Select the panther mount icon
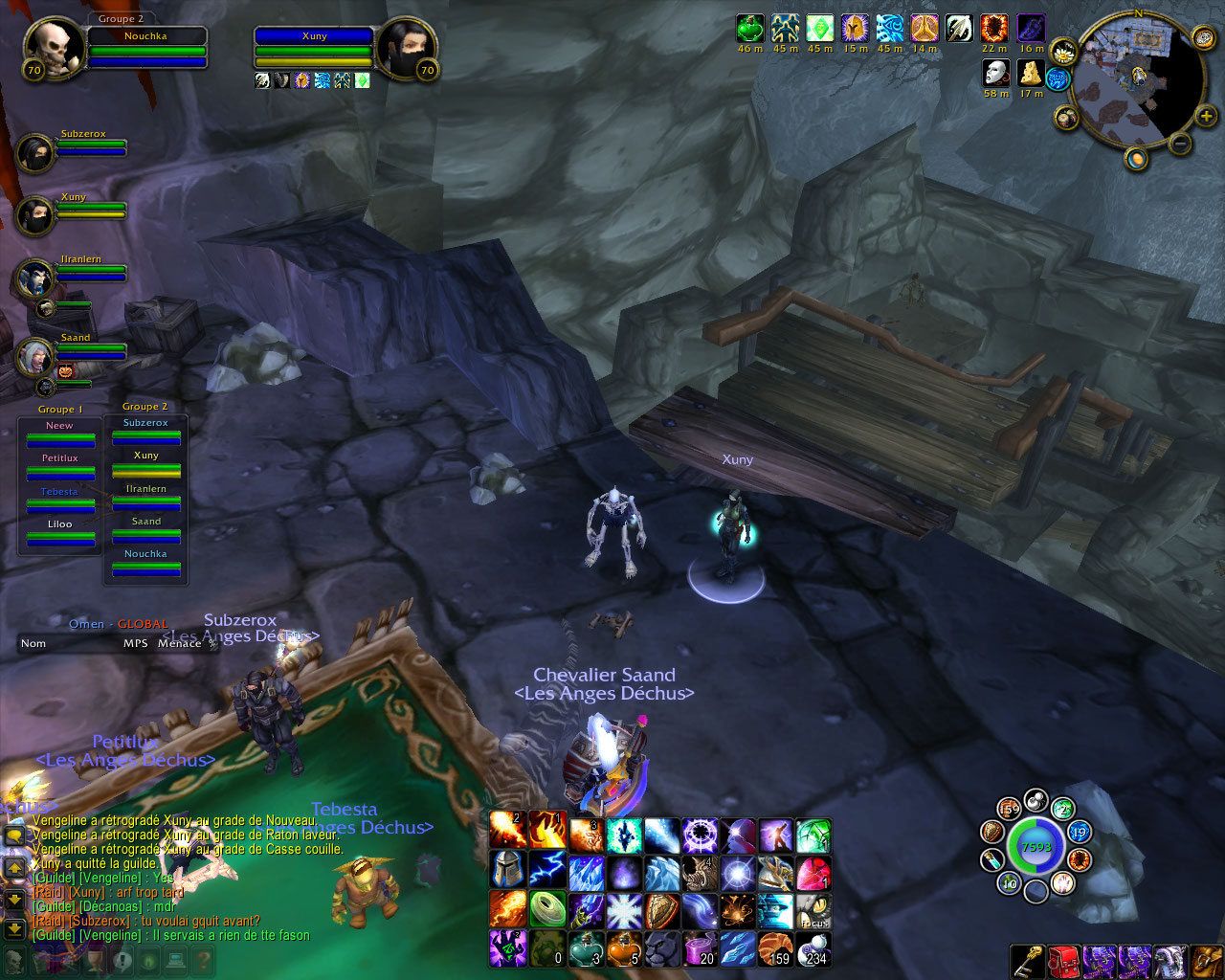Viewport: 1225px width, 980px height. click(x=661, y=948)
